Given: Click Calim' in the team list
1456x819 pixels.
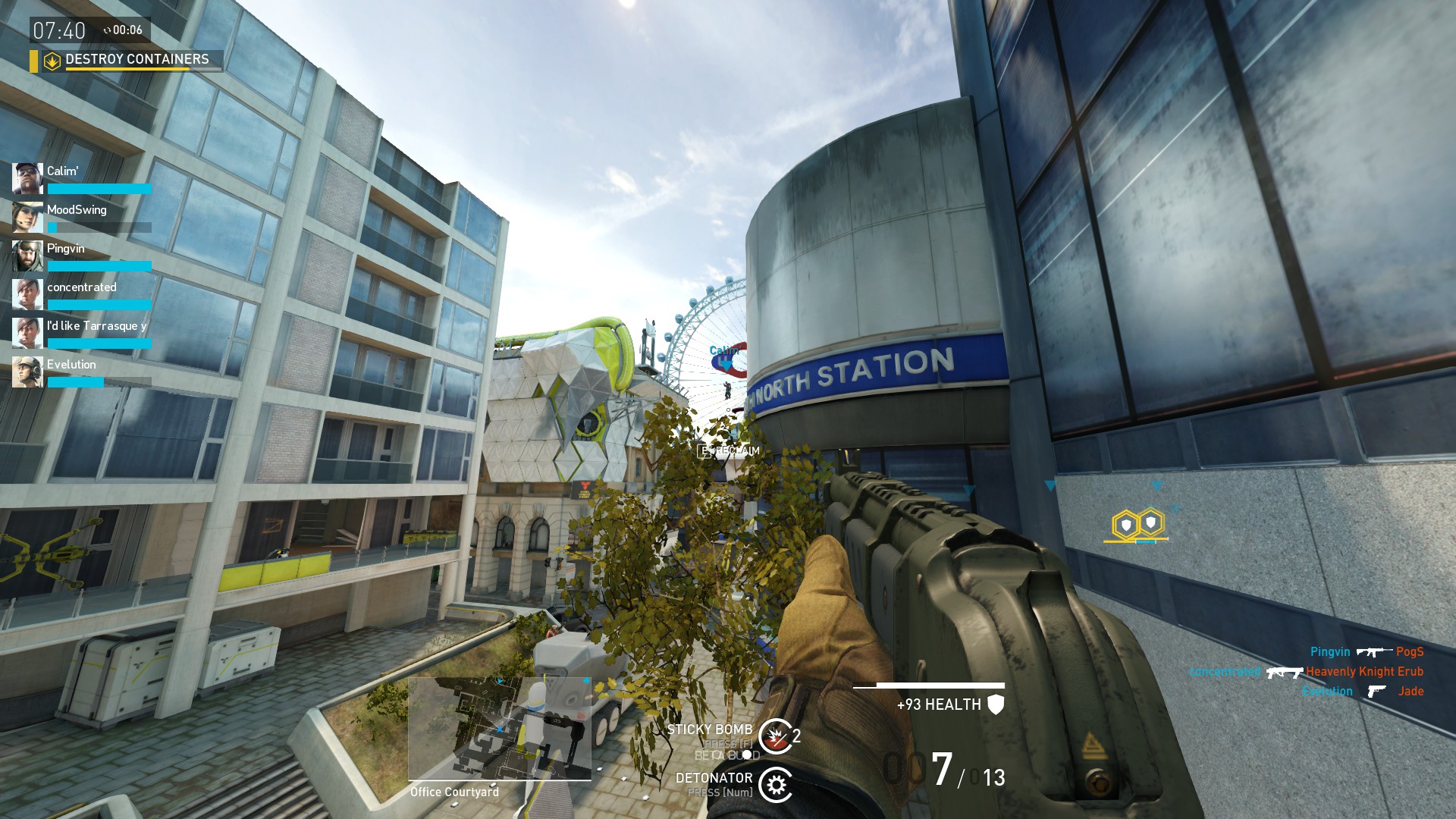Looking at the screenshot, I should [x=82, y=179].
